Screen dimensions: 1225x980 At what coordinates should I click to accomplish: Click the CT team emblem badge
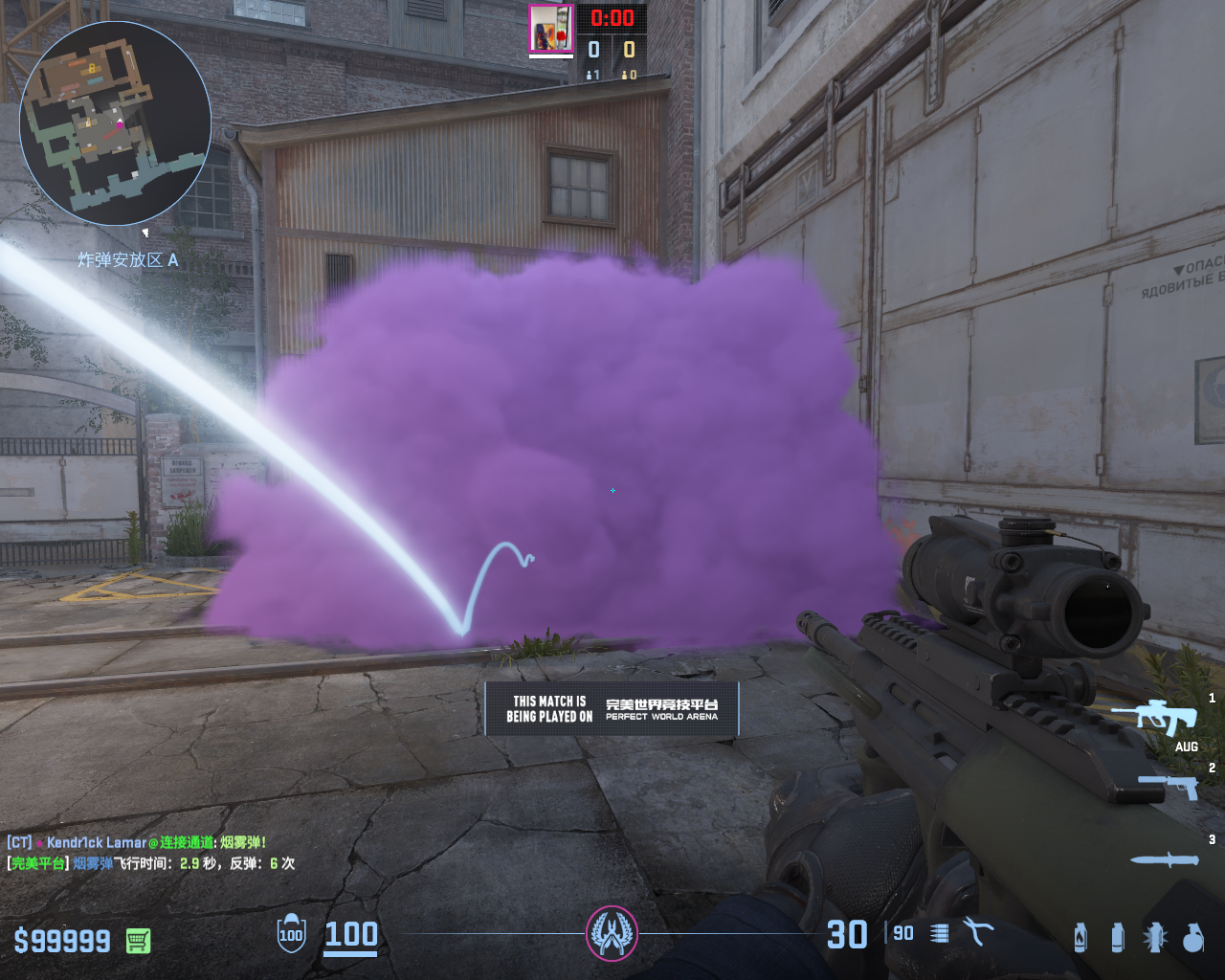click(x=612, y=932)
